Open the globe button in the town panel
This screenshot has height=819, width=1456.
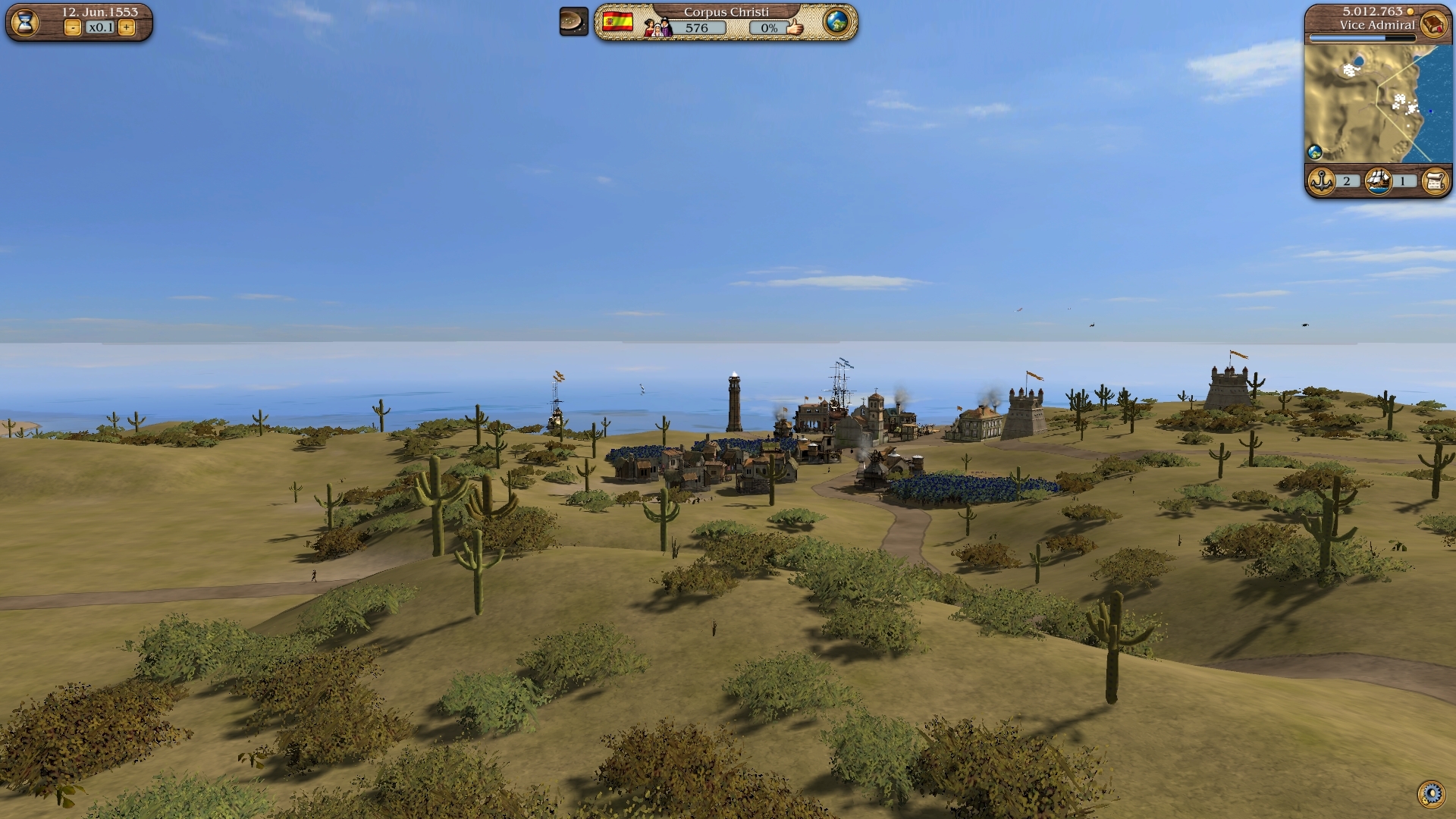[x=836, y=22]
